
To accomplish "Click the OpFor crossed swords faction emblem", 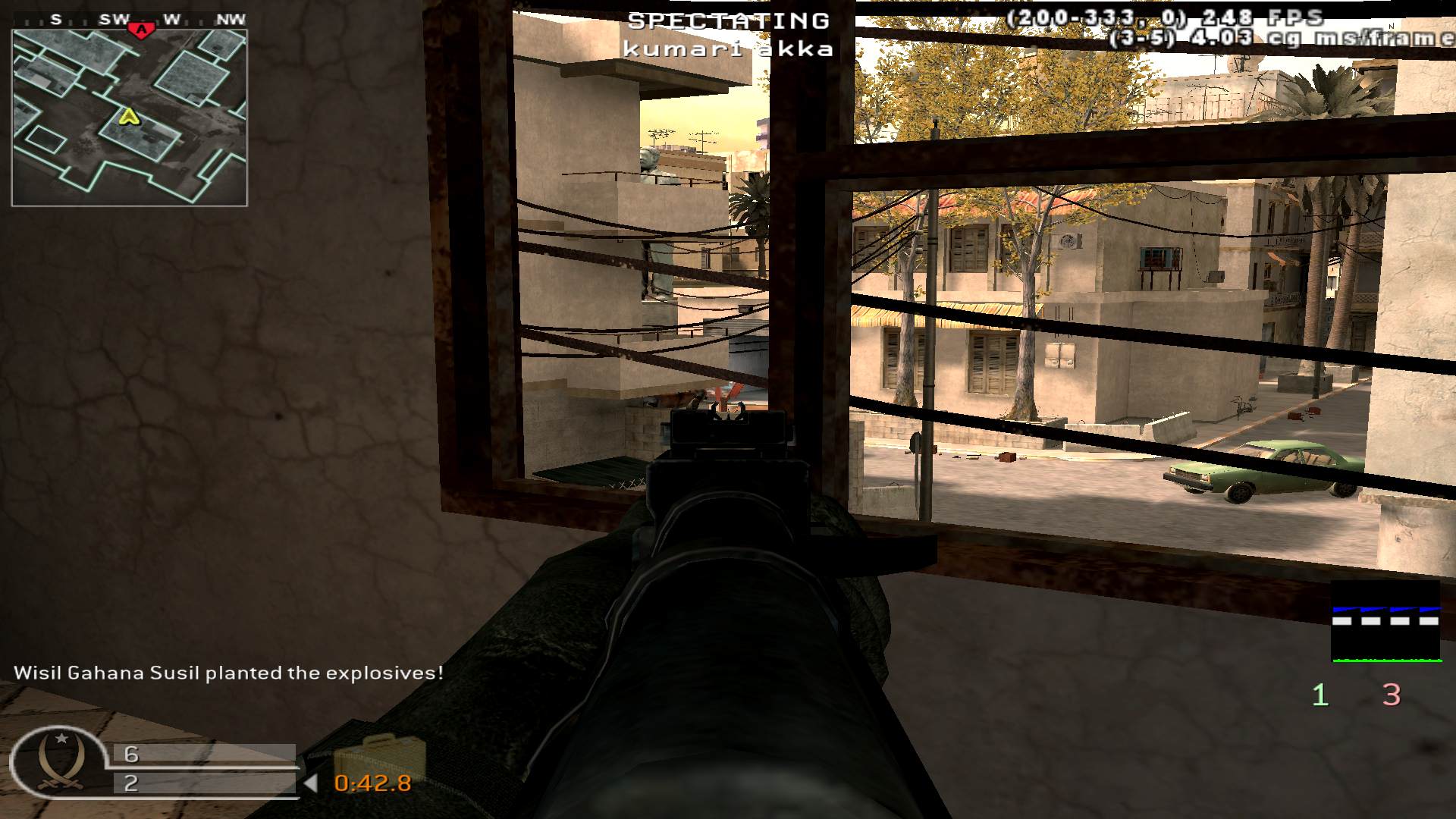I will (x=61, y=762).
